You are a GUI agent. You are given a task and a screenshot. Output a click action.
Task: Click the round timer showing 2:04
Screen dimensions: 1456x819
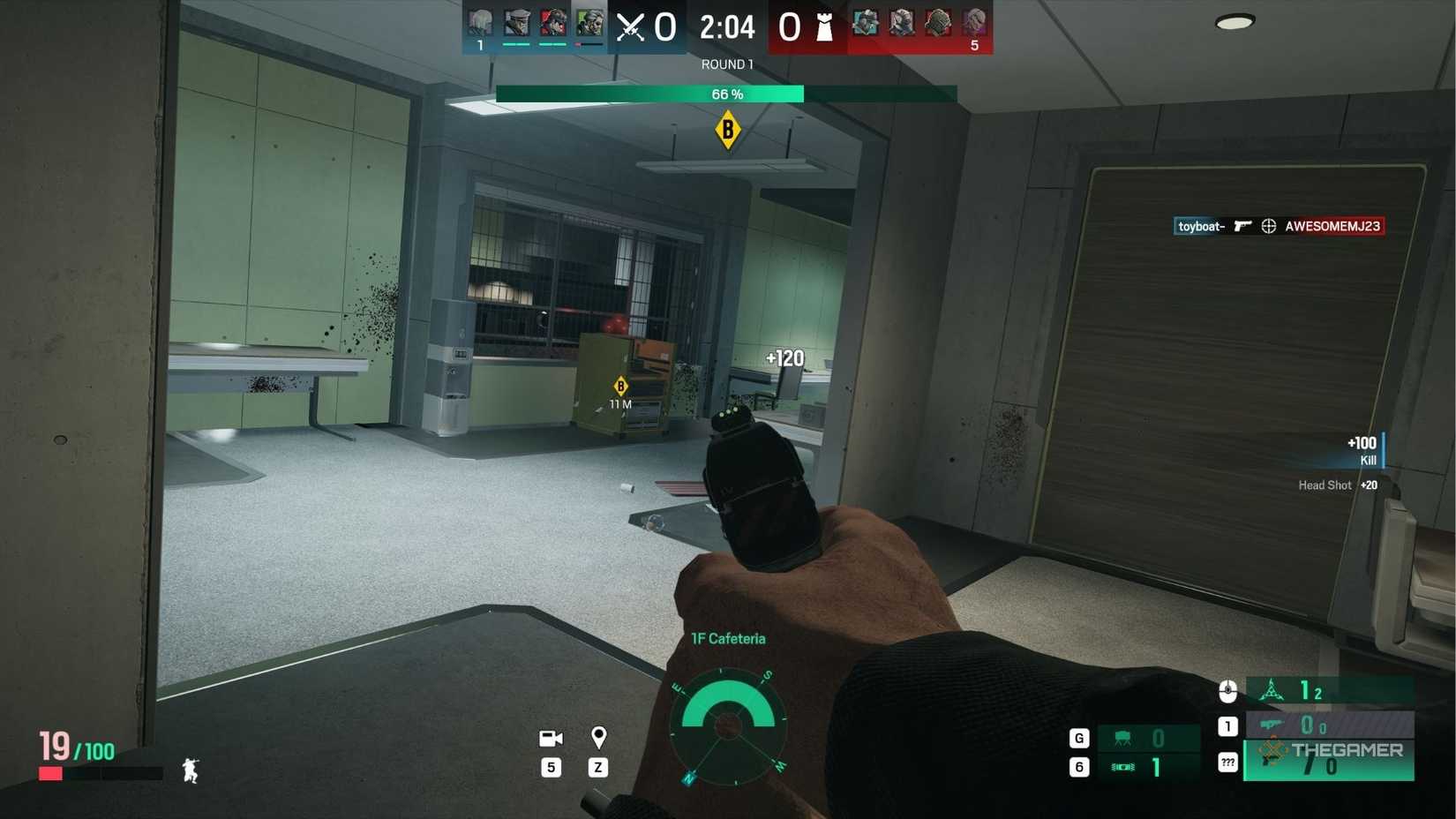click(x=727, y=27)
